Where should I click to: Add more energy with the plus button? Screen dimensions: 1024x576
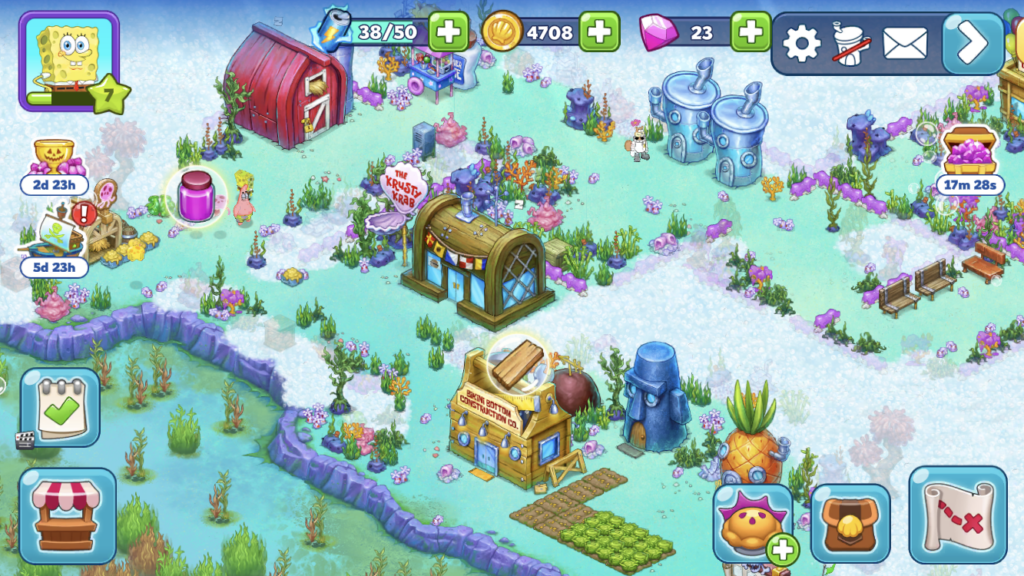pyautogui.click(x=449, y=32)
